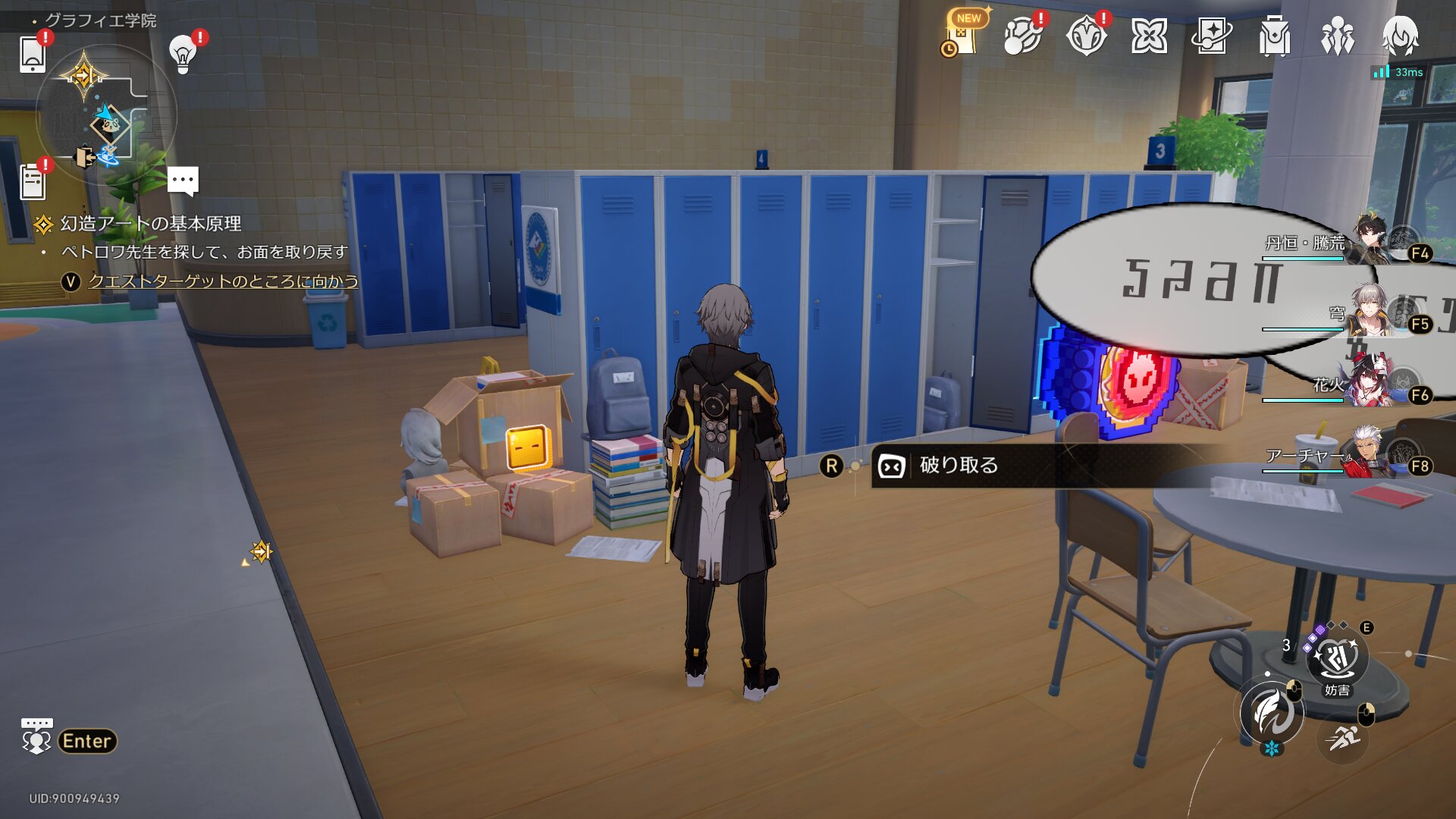Open the backpack inventory icon
Image resolution: width=1456 pixels, height=819 pixels.
point(1274,36)
